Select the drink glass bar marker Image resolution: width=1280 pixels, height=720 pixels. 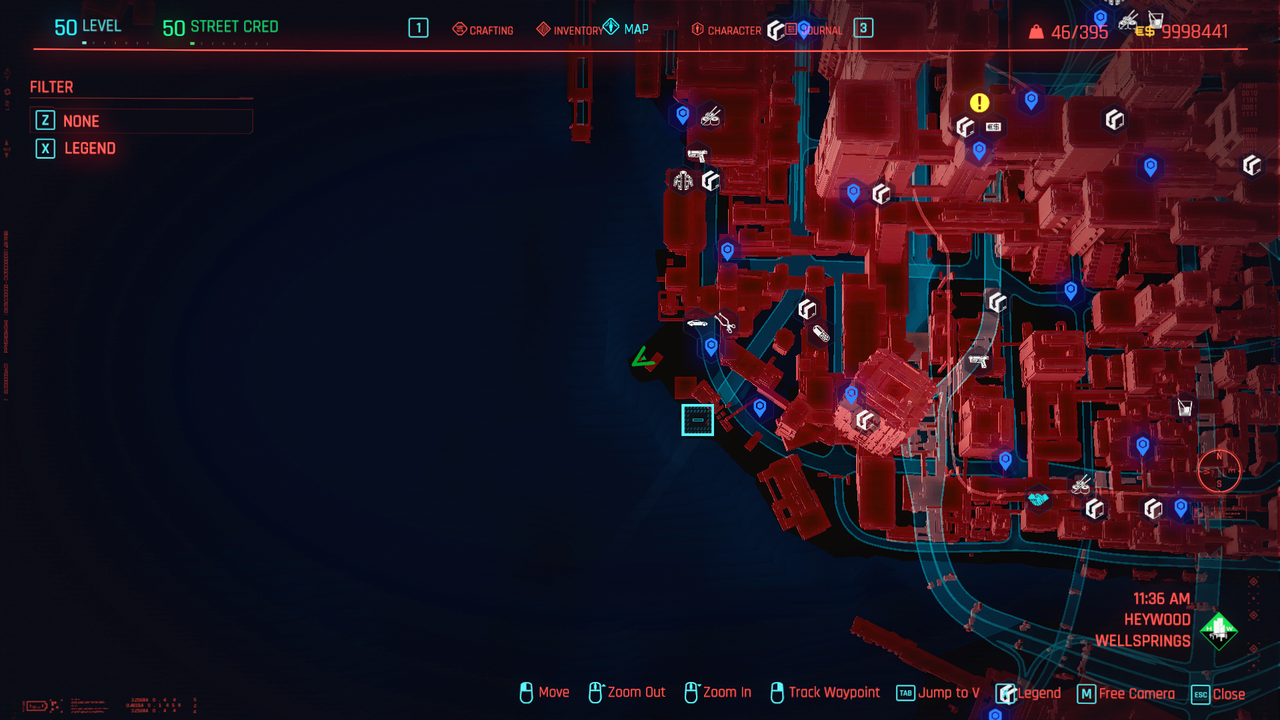(x=1185, y=407)
